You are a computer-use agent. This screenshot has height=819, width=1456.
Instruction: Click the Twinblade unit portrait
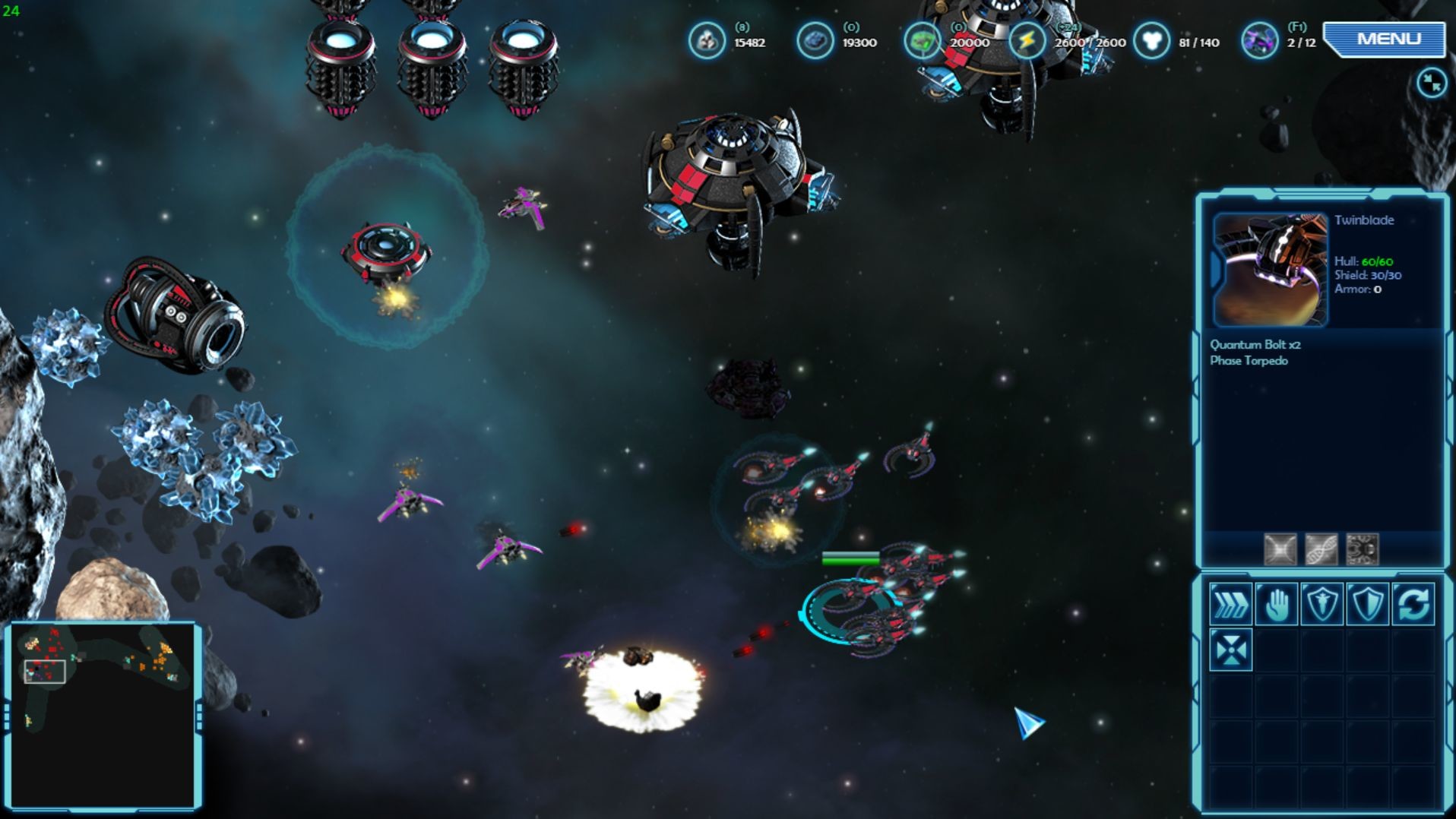[1270, 270]
